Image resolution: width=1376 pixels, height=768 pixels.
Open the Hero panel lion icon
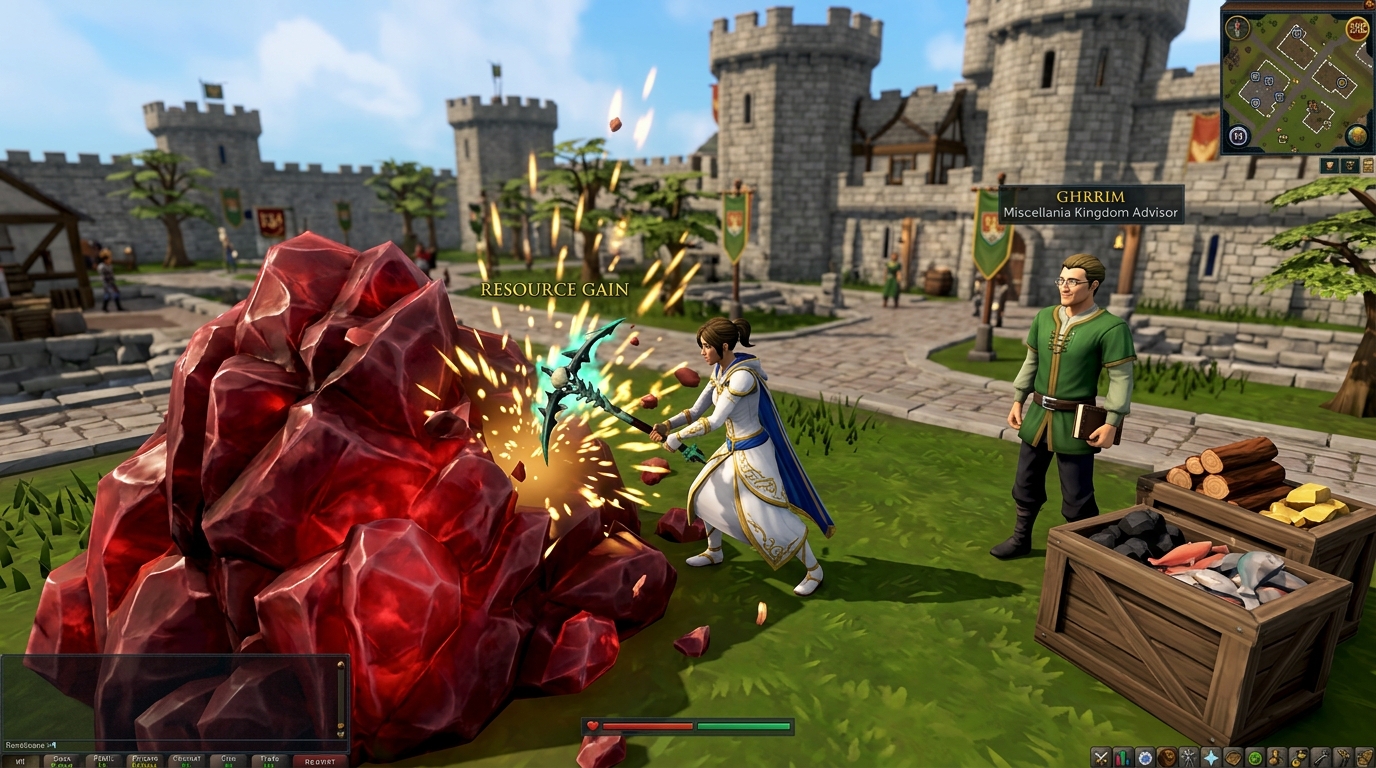pos(1167,757)
